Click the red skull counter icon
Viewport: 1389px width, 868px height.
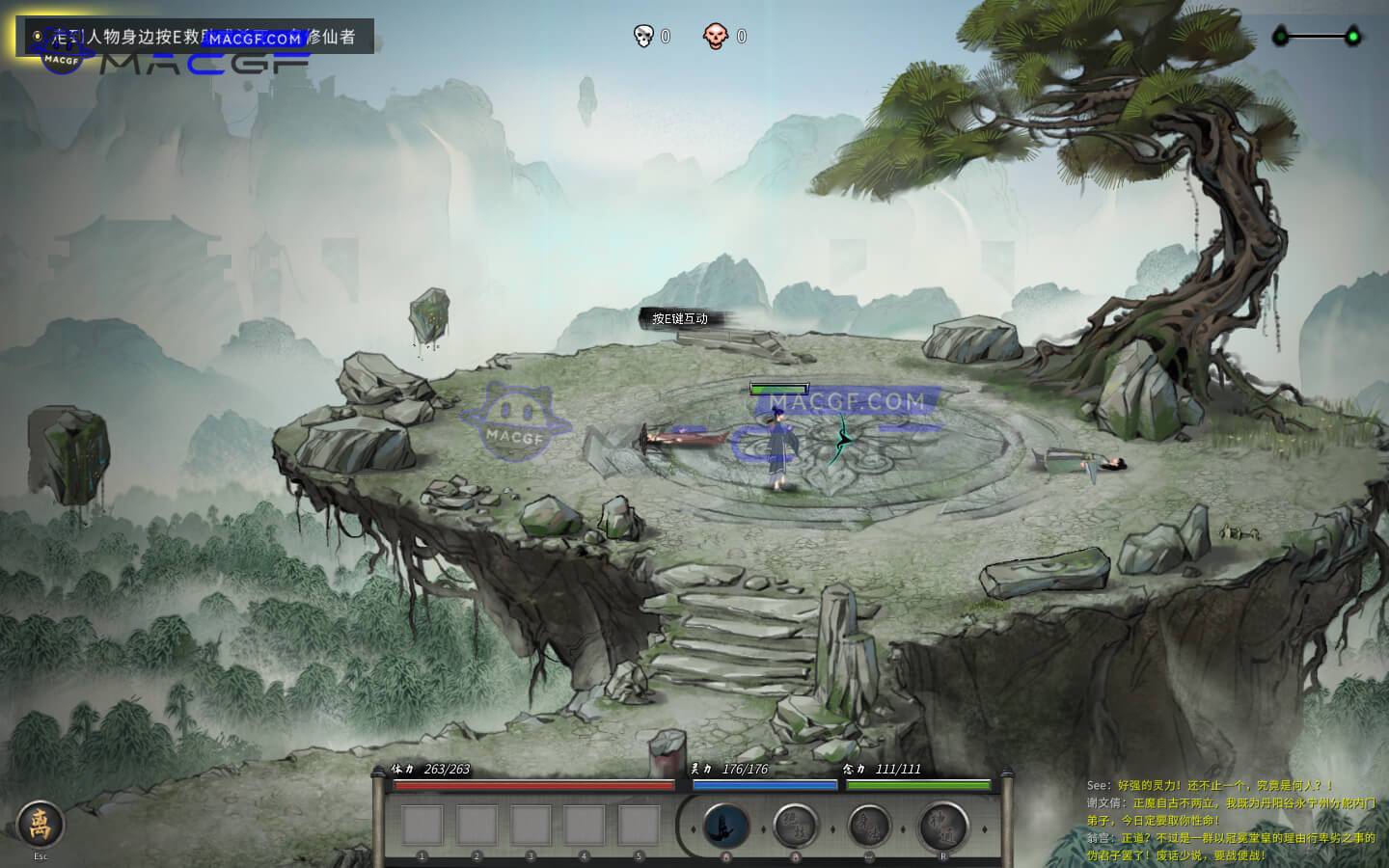click(715, 37)
